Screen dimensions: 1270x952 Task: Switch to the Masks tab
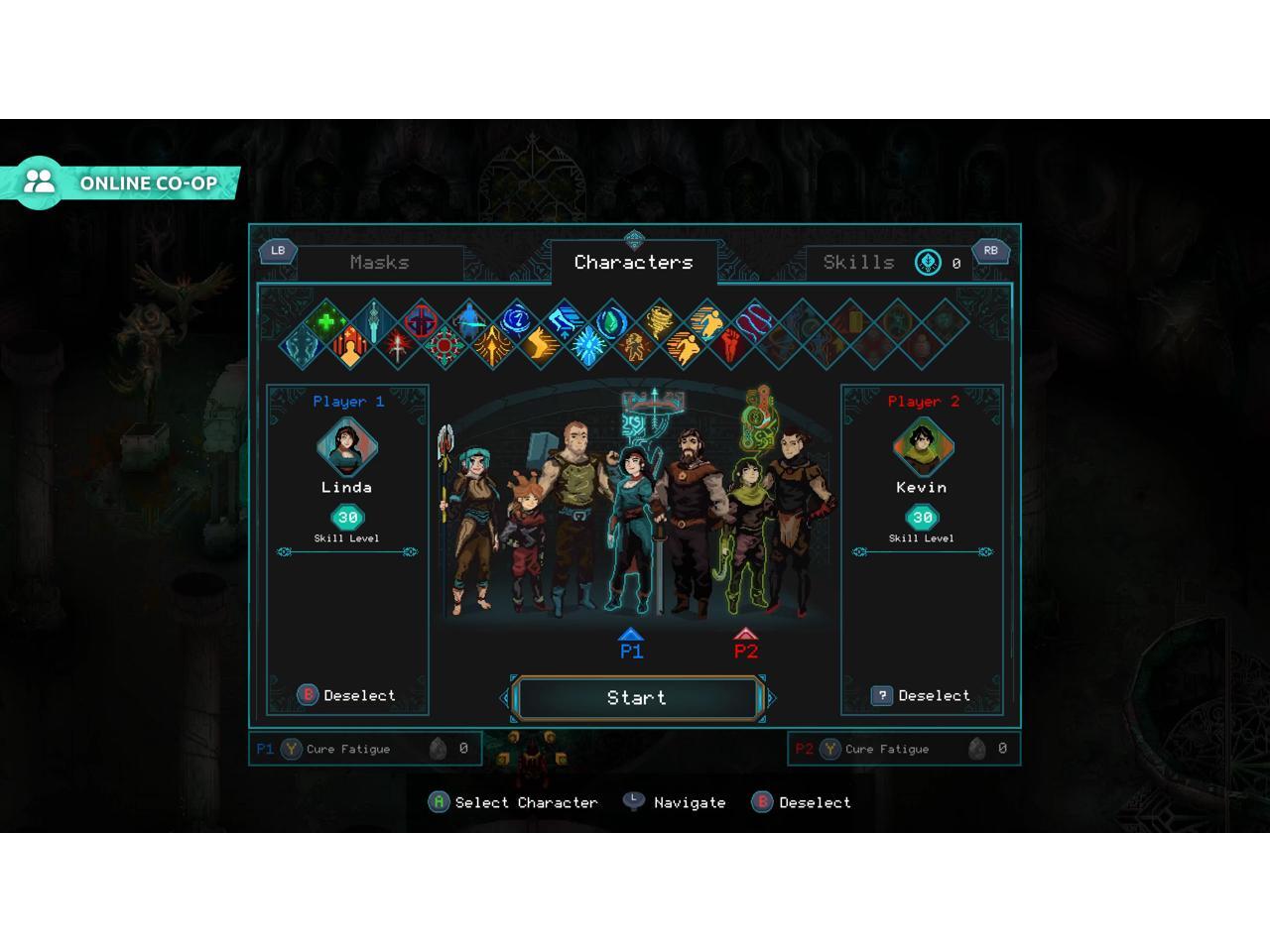coord(379,262)
